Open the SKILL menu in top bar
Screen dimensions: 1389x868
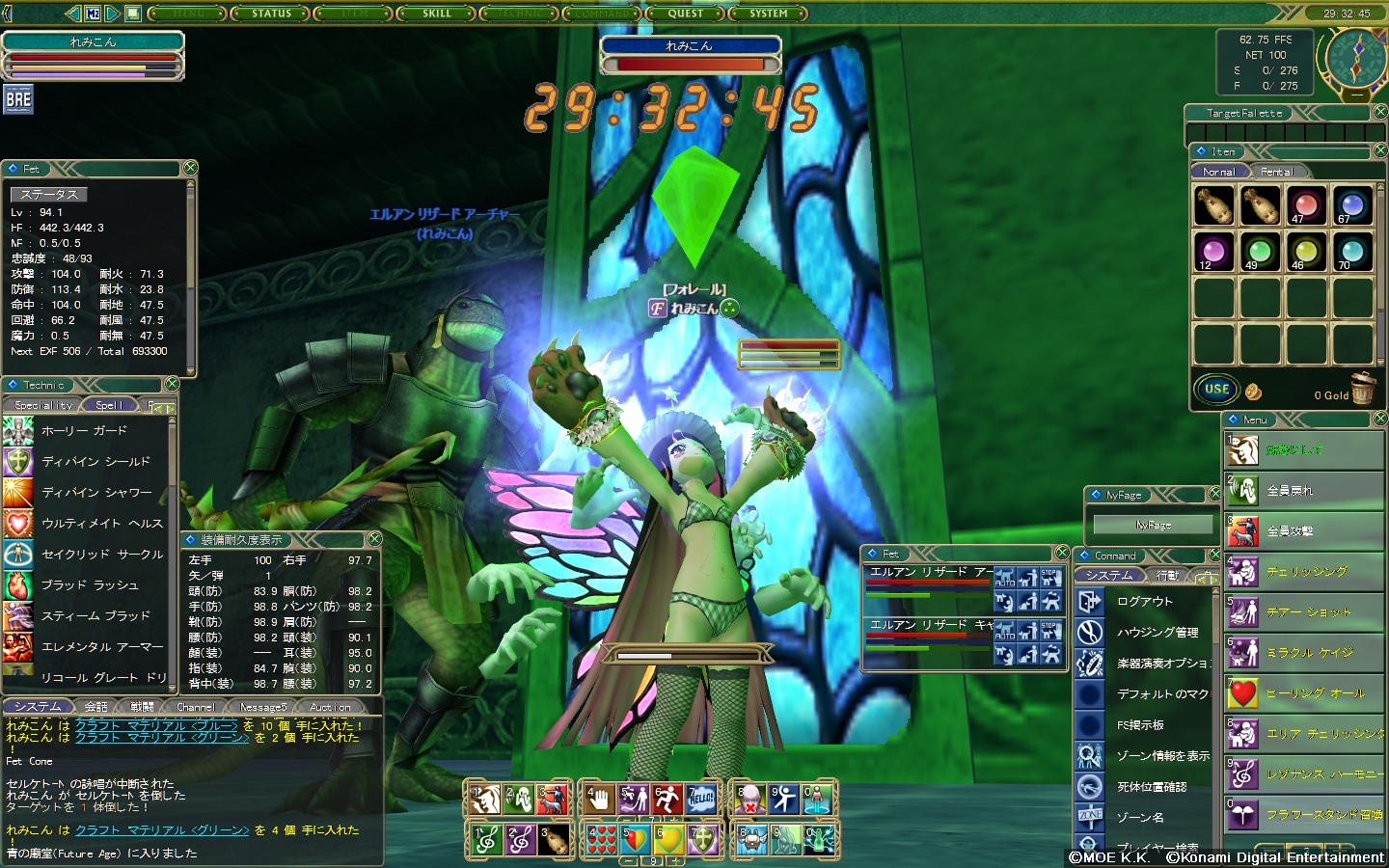[x=437, y=14]
